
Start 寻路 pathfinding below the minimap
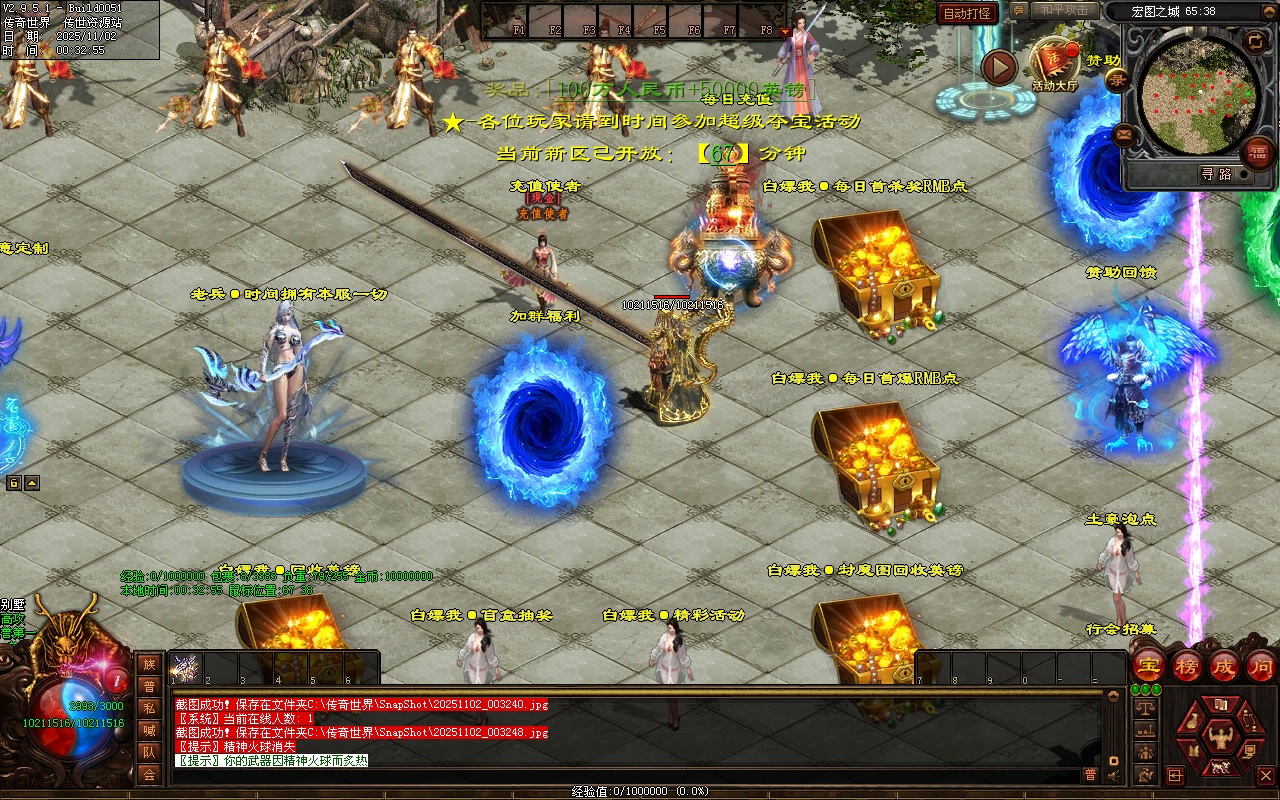click(1216, 174)
